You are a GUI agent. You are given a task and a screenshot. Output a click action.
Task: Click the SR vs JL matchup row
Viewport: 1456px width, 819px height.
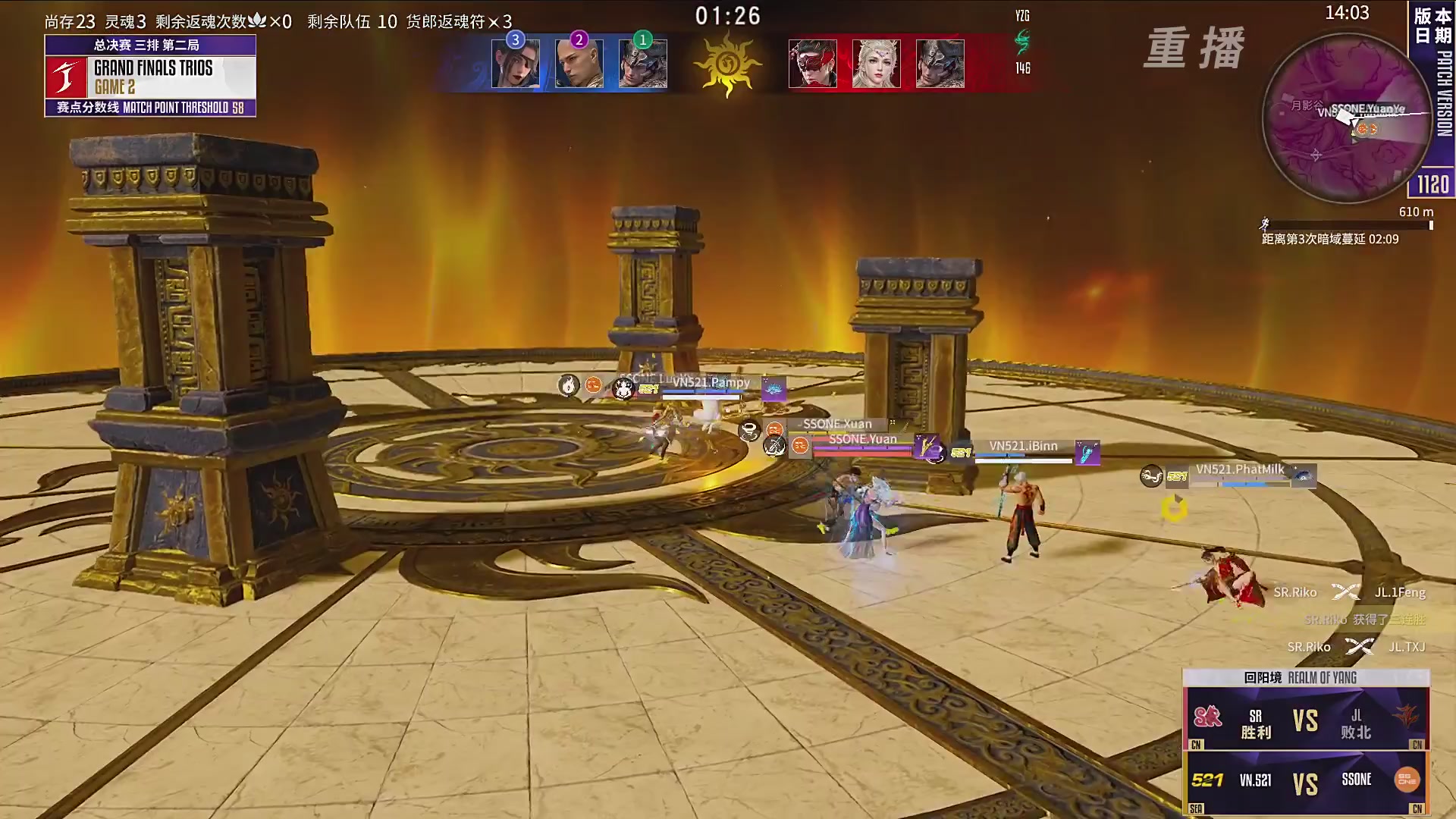(1306, 720)
